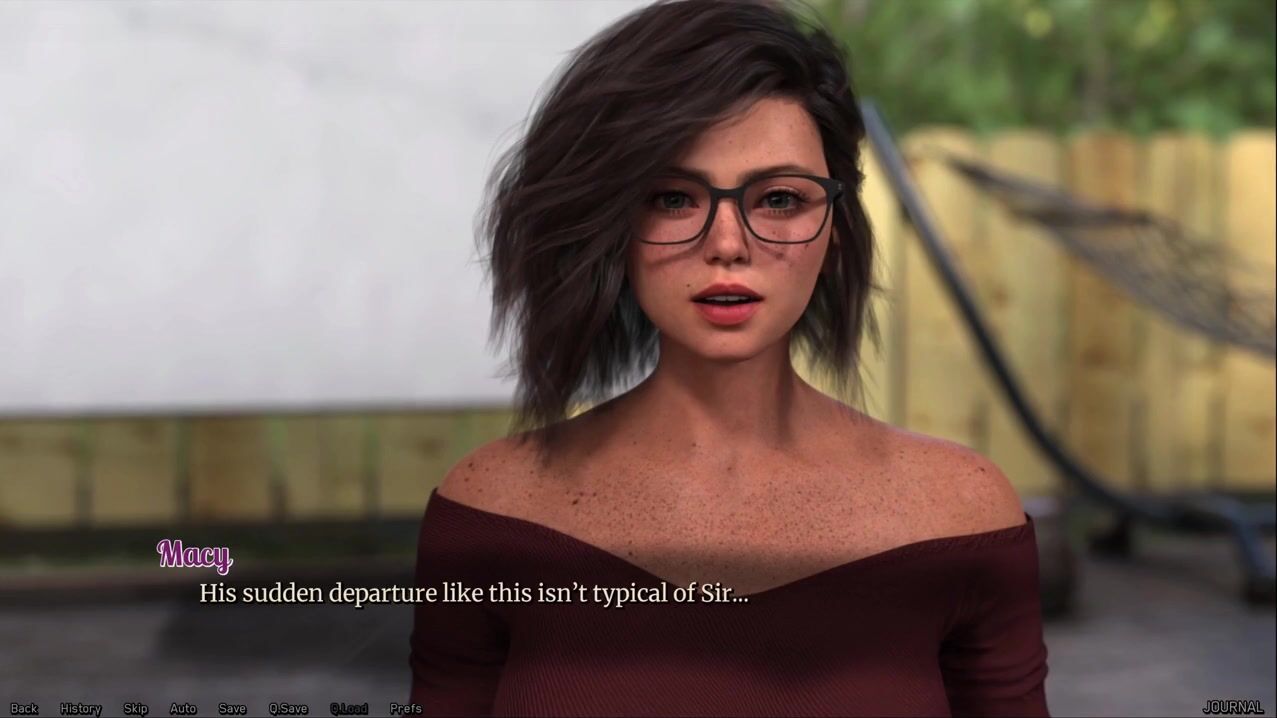Open the Prefs settings menu

pos(406,709)
